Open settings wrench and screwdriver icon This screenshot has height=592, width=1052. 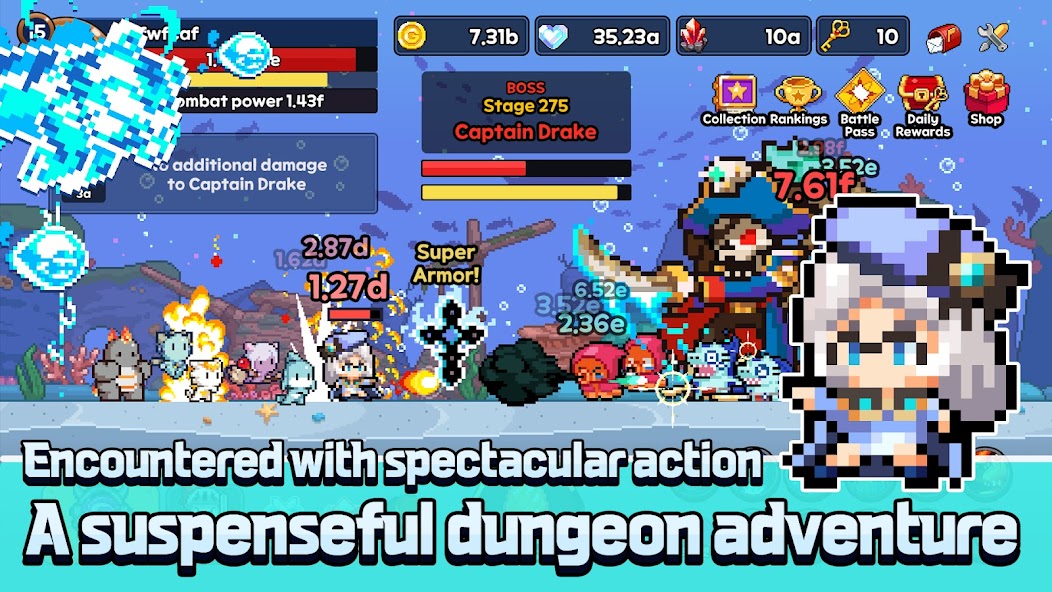[992, 38]
